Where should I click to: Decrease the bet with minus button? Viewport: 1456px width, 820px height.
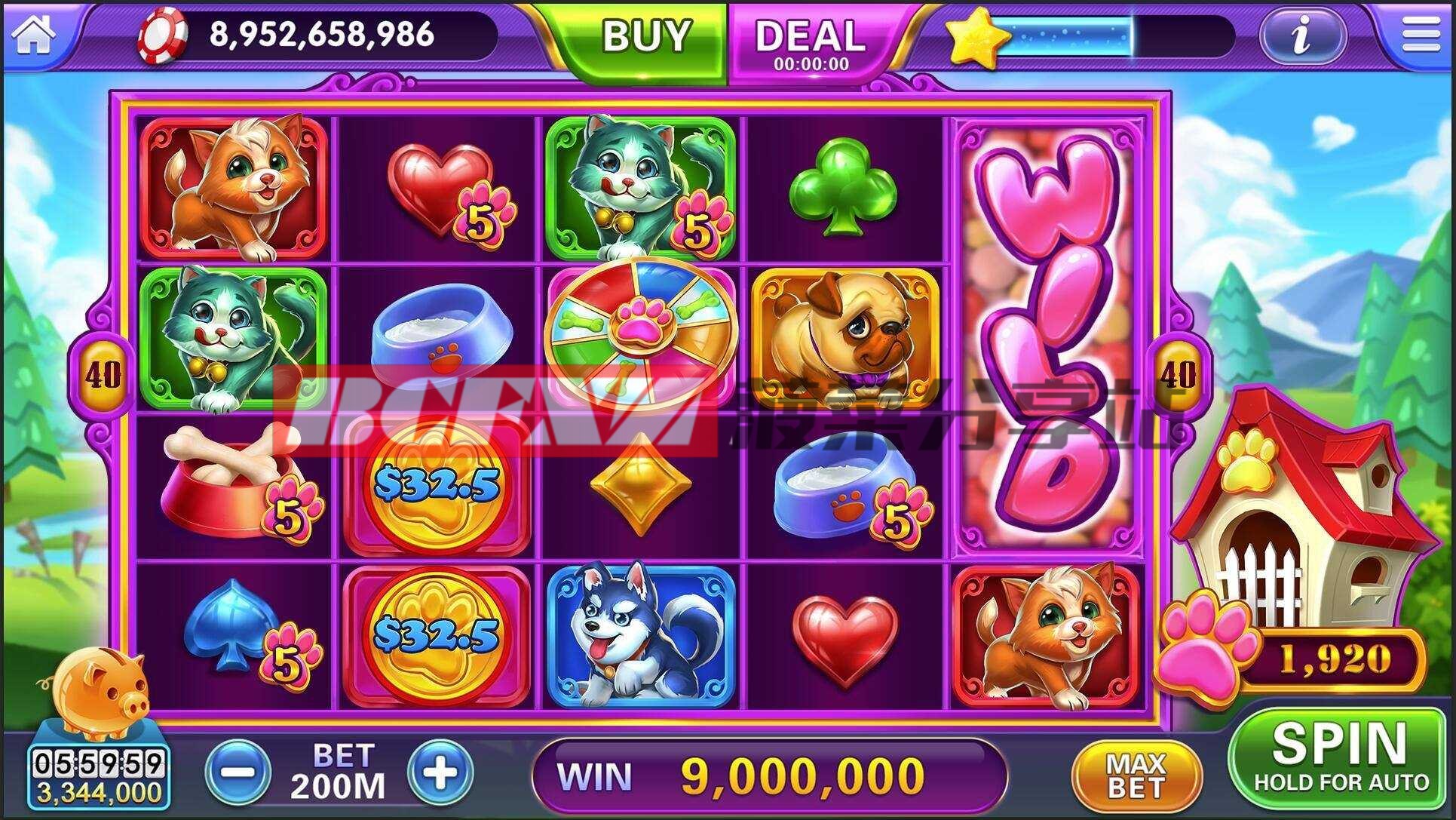pos(237,772)
